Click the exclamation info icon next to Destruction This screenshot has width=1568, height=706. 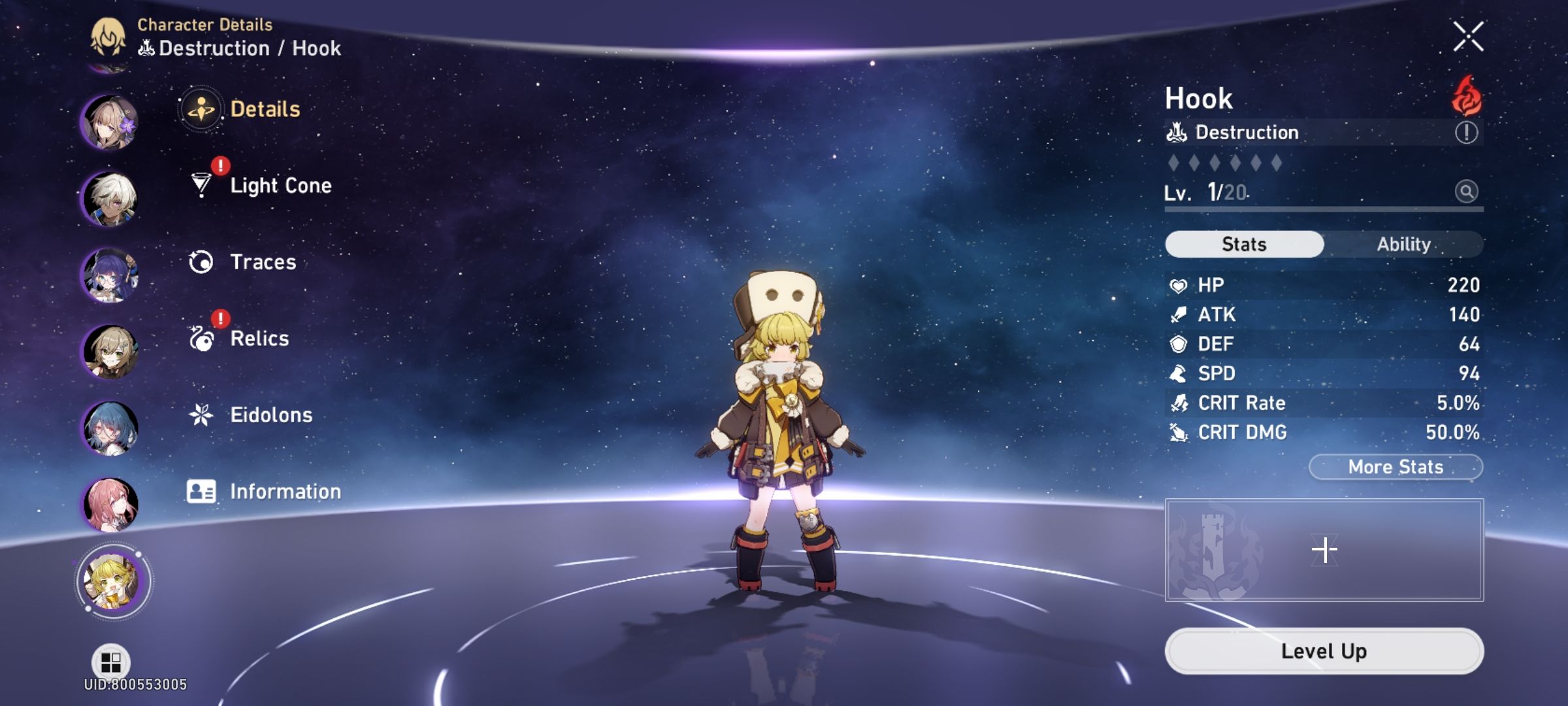coord(1466,133)
